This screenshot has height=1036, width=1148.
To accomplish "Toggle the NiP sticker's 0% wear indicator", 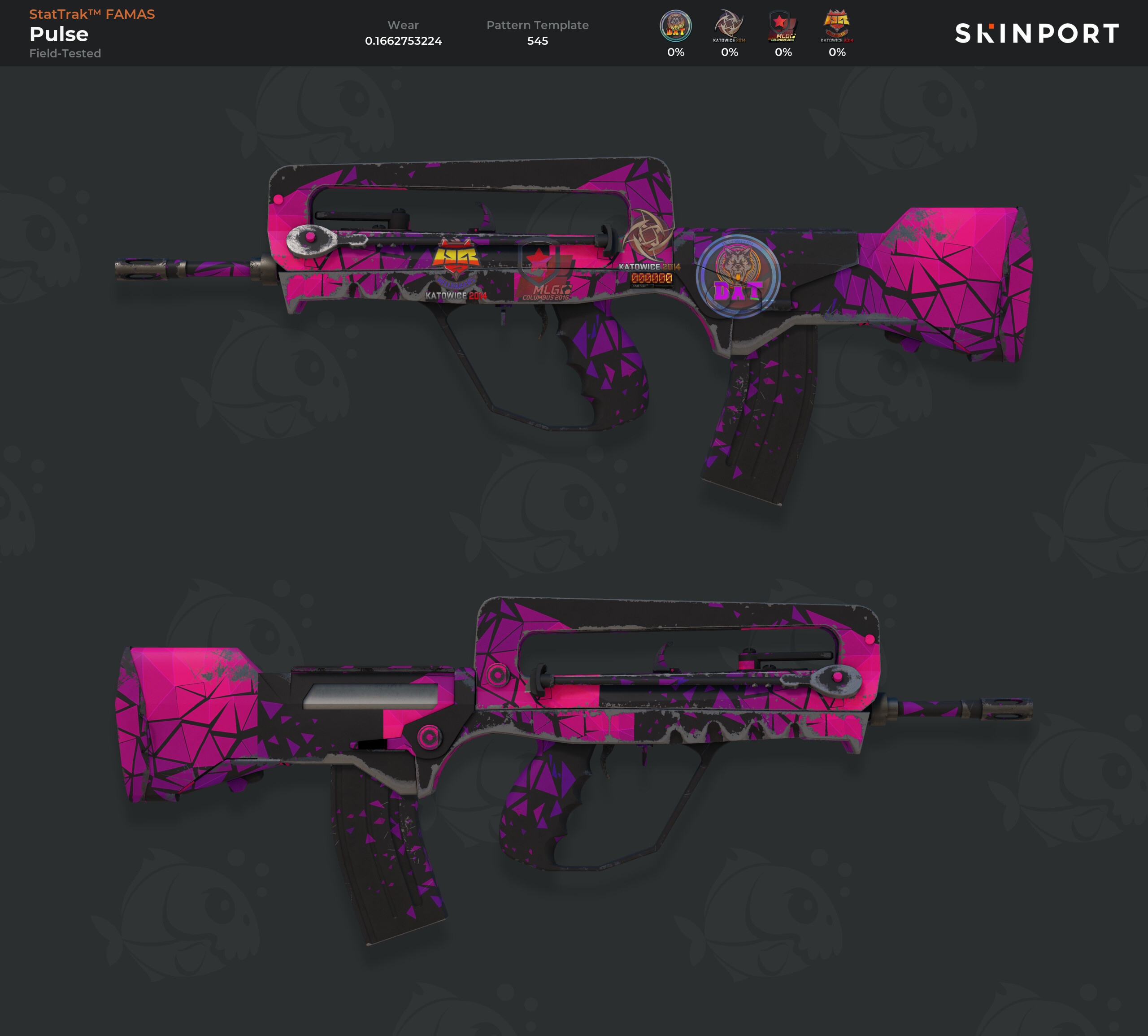I will [729, 52].
